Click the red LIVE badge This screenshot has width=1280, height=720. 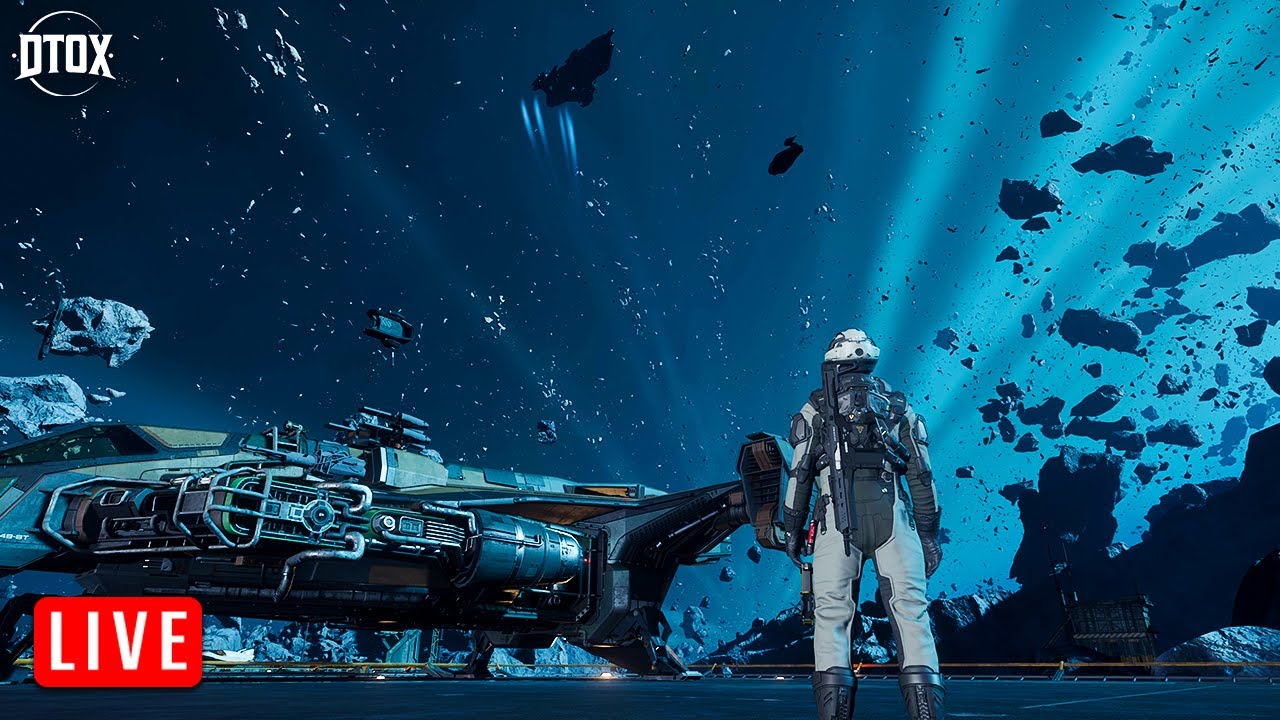(118, 641)
